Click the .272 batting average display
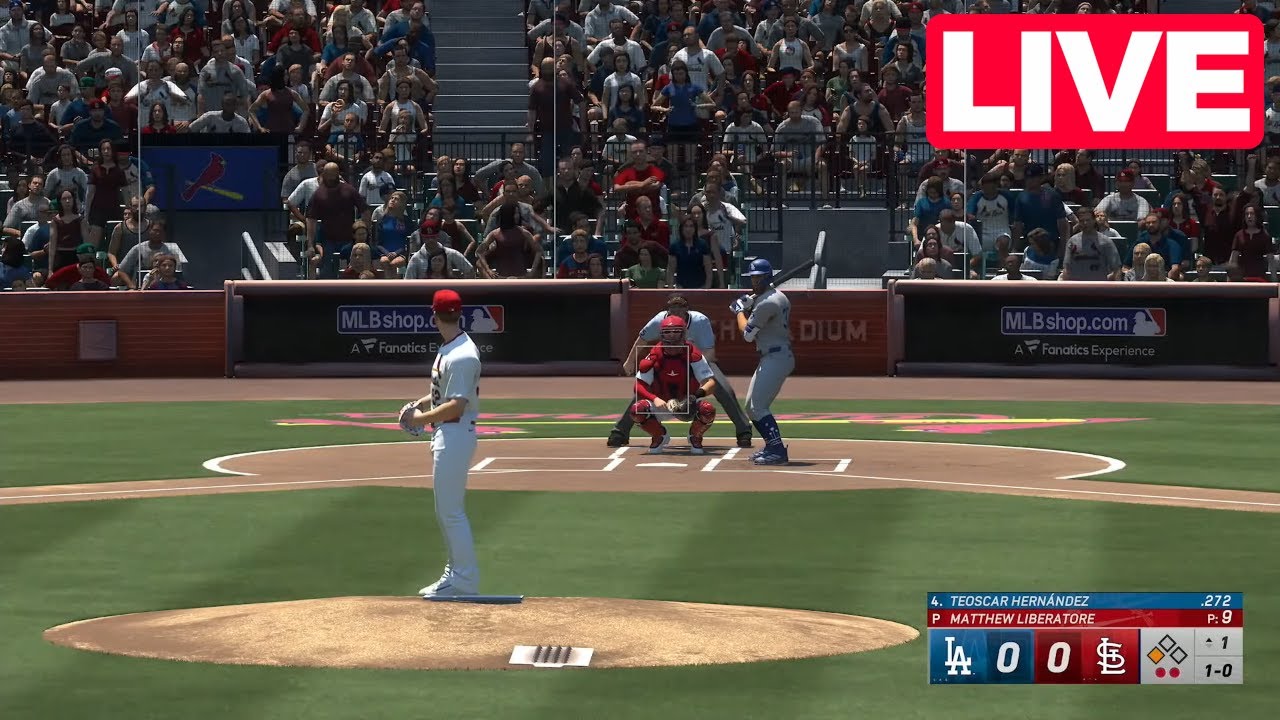Screen dimensions: 1280x720 coord(1216,600)
